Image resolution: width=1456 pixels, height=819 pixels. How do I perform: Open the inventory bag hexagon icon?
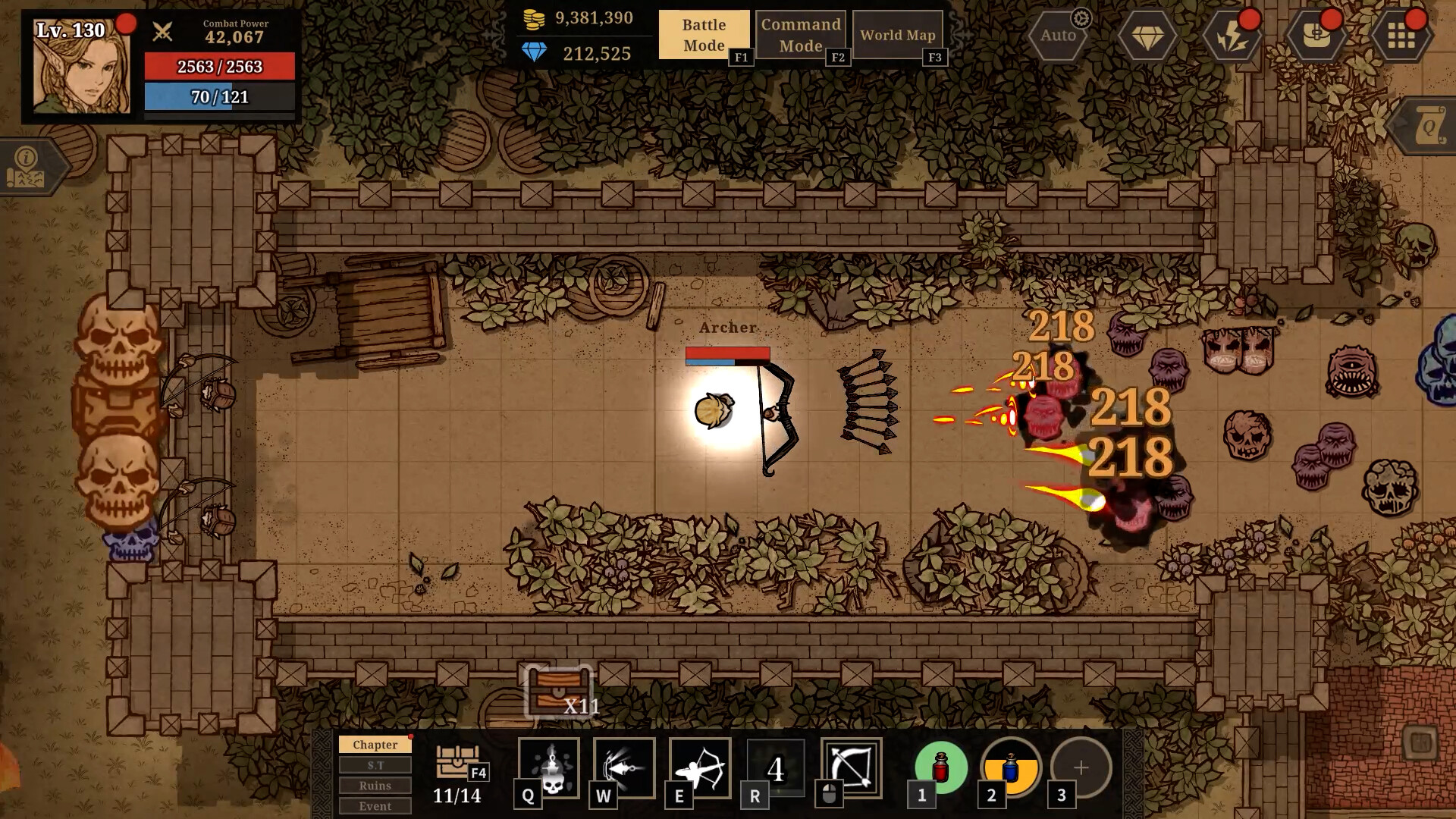1317,35
